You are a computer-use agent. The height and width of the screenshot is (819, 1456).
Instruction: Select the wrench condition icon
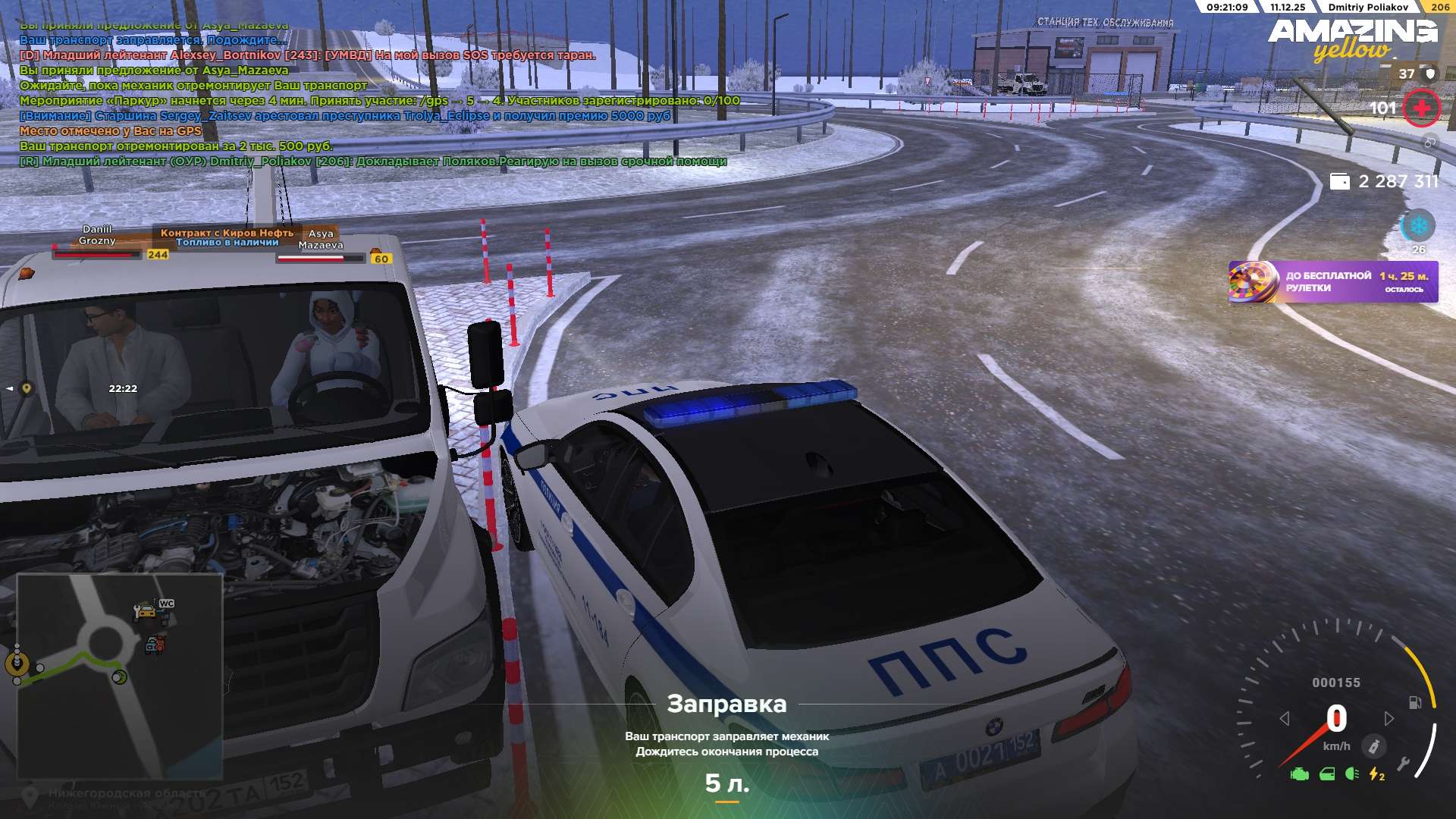[1404, 764]
